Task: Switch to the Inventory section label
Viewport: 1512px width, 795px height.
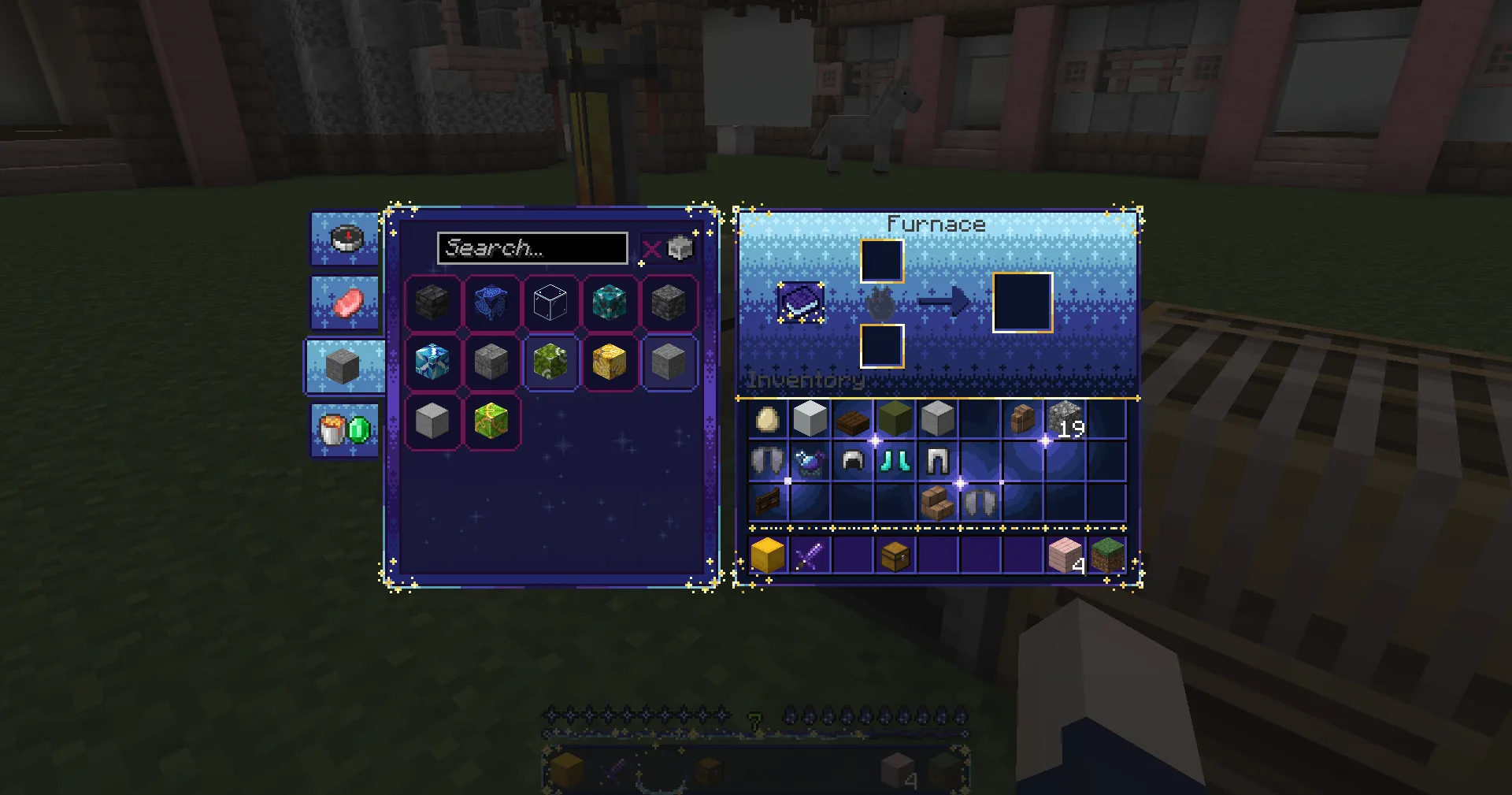Action: click(807, 381)
